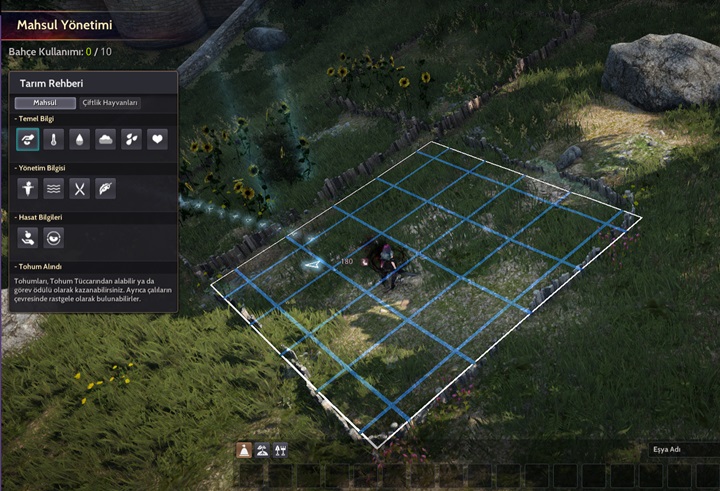Image resolution: width=720 pixels, height=491 pixels.
Task: Open the pruning shears info icon
Action: (x=80, y=188)
